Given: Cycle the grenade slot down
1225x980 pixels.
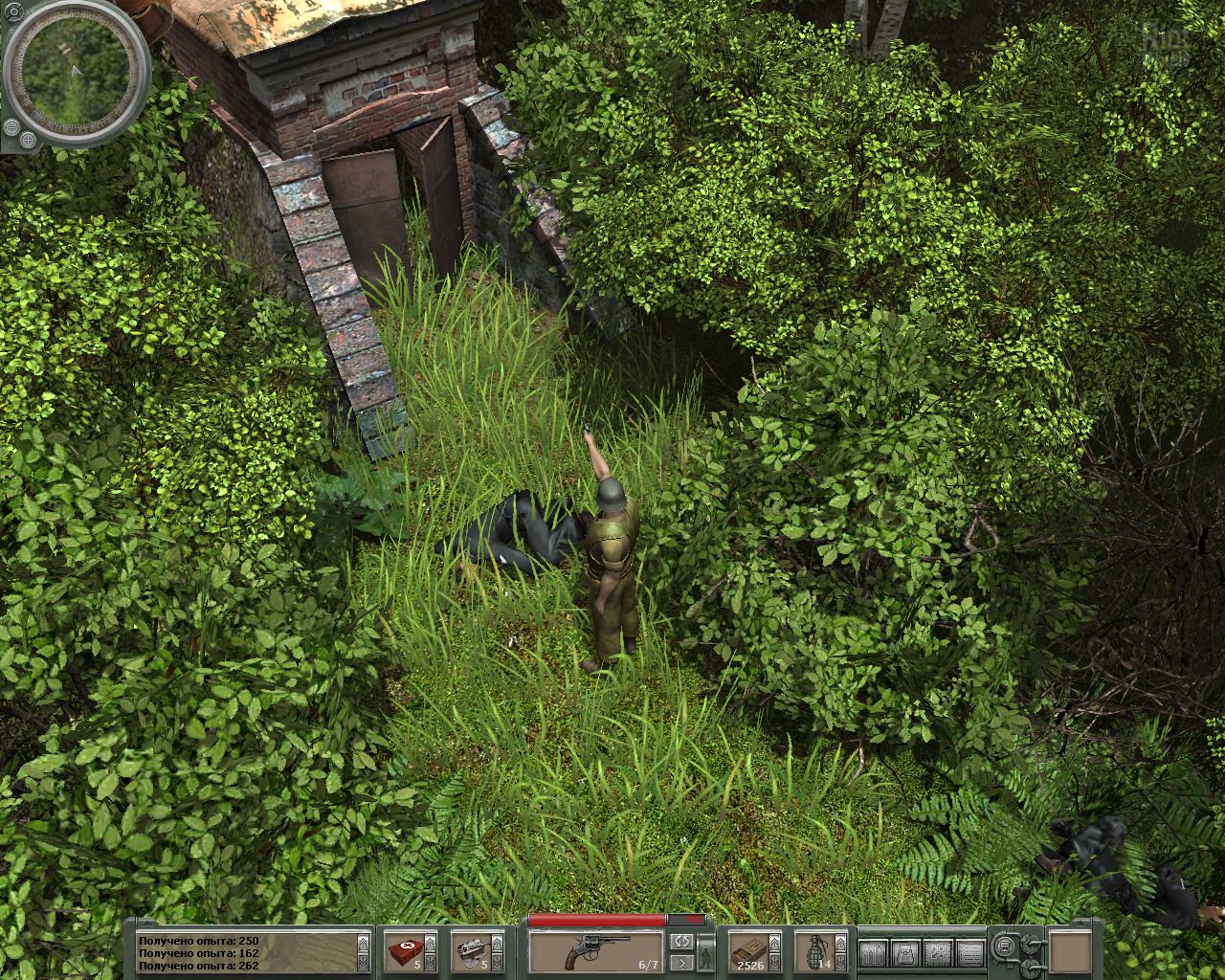Looking at the screenshot, I should [841, 963].
